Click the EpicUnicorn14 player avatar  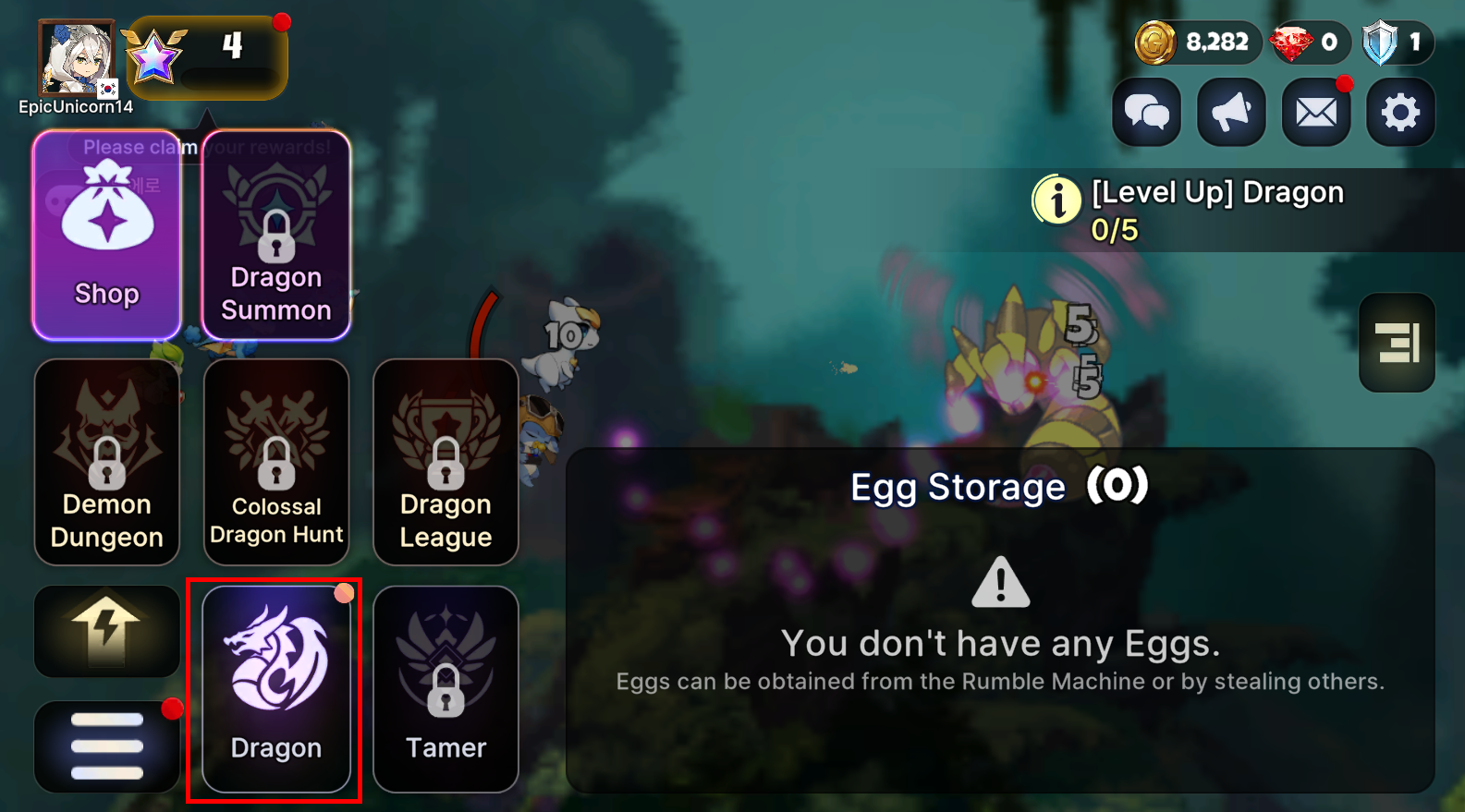[x=77, y=59]
